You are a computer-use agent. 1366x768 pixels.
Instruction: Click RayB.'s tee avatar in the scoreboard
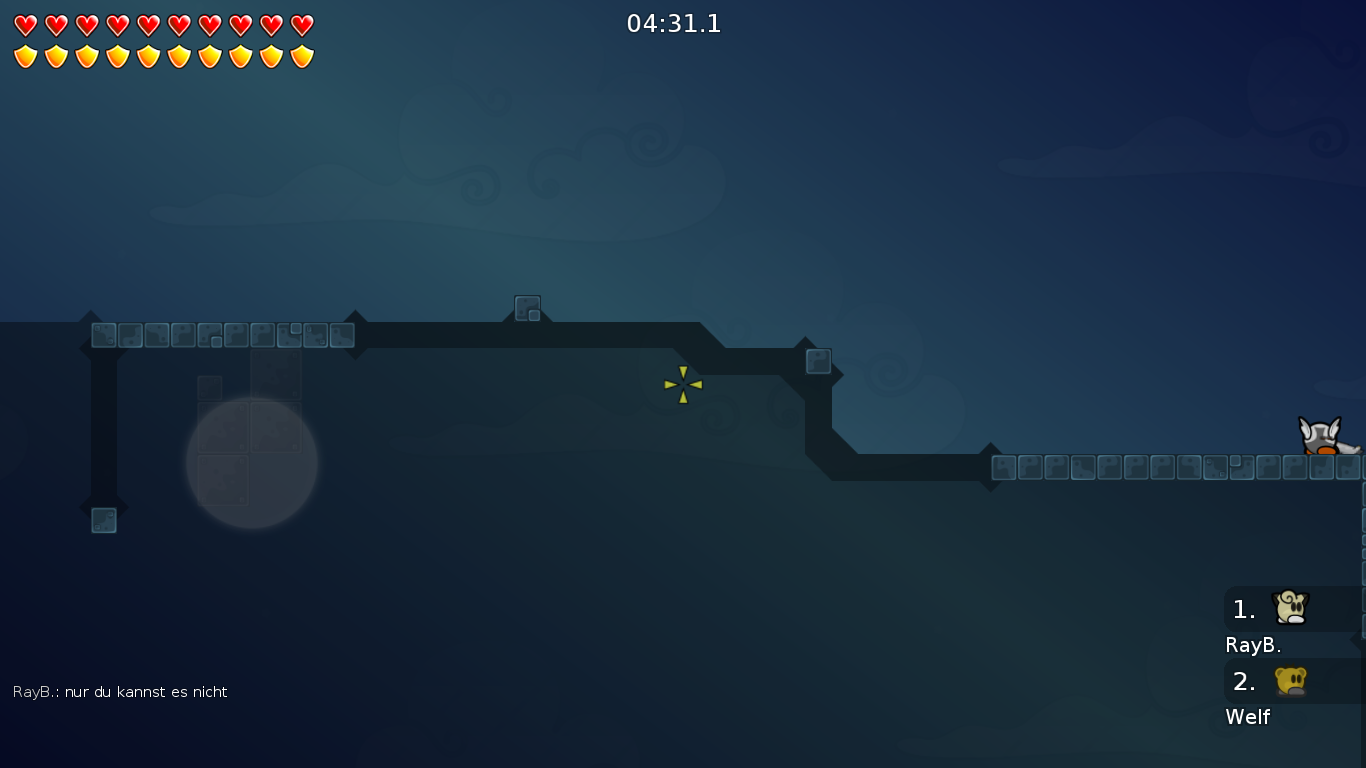[1288, 608]
